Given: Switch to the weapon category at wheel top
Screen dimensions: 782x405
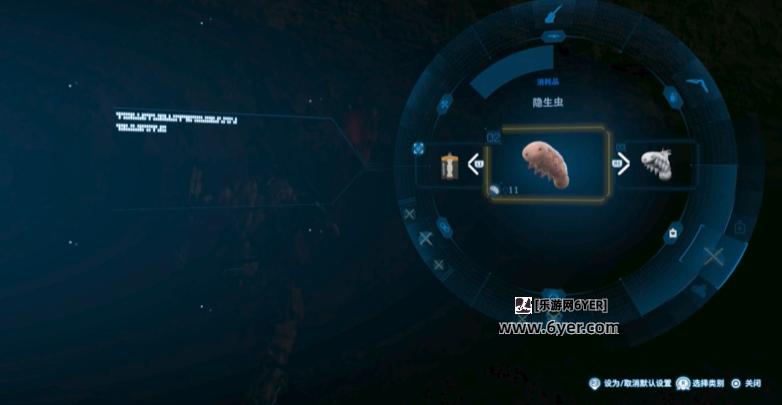Looking at the screenshot, I should tap(552, 14).
